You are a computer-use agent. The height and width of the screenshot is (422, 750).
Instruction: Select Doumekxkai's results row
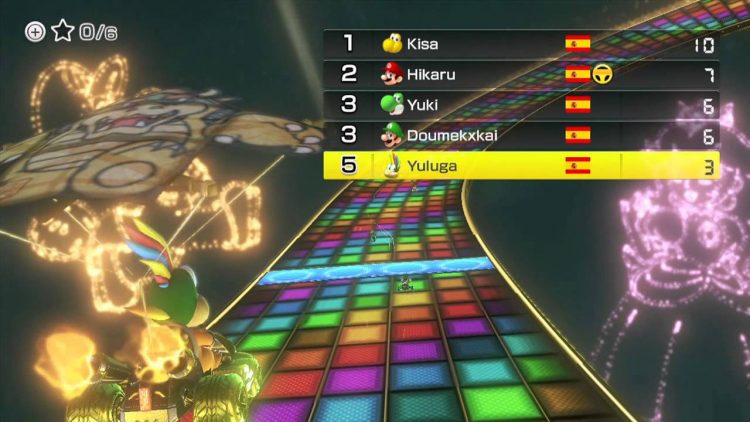pyautogui.click(x=520, y=135)
